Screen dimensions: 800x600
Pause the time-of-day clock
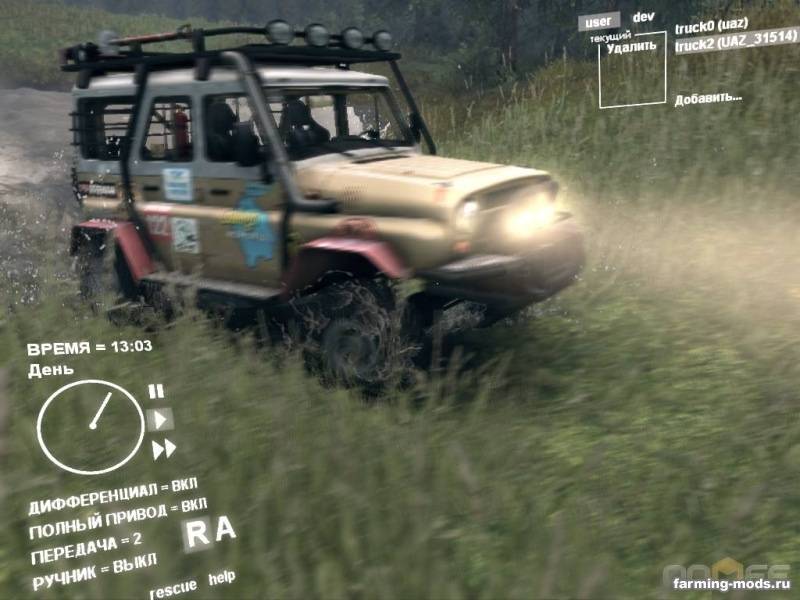pyautogui.click(x=156, y=391)
